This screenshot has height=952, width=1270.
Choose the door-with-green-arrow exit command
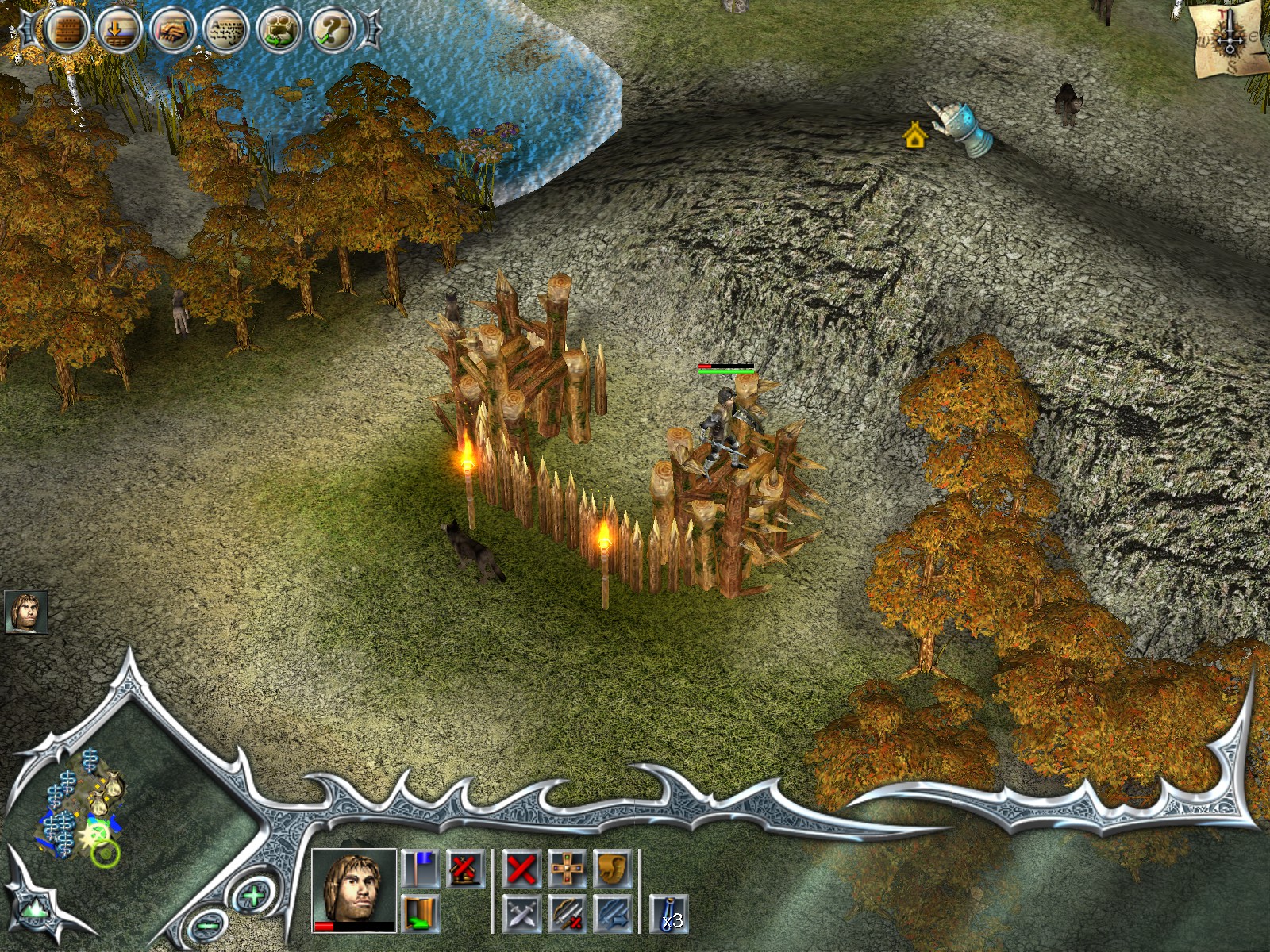point(420,913)
